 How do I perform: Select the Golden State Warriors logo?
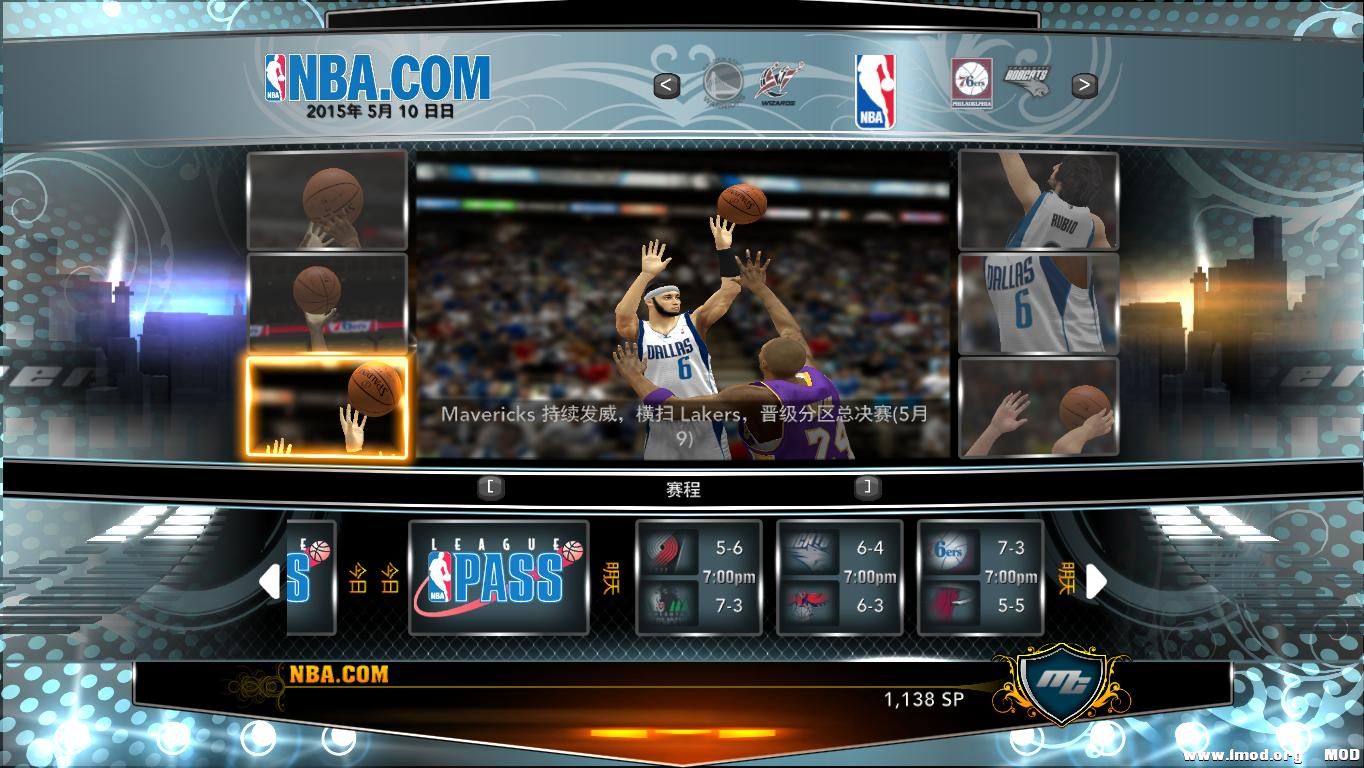(x=722, y=83)
